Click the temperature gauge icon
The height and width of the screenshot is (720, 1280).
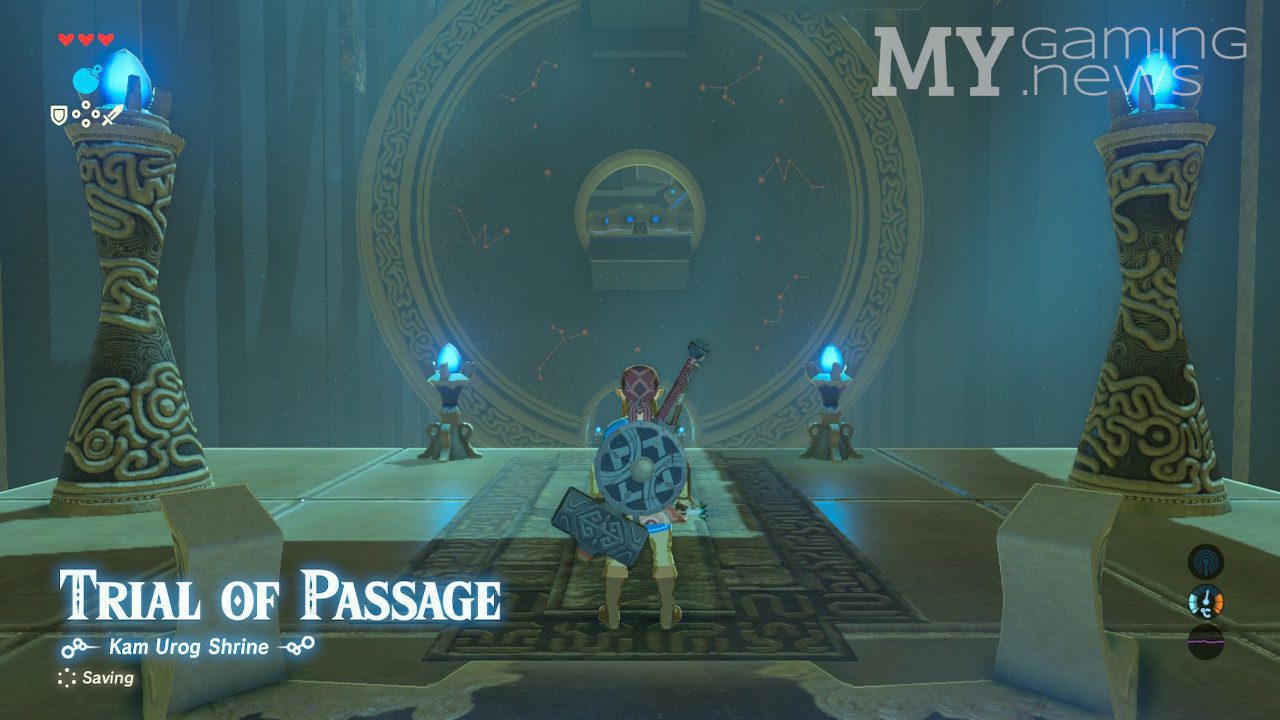pos(1206,601)
